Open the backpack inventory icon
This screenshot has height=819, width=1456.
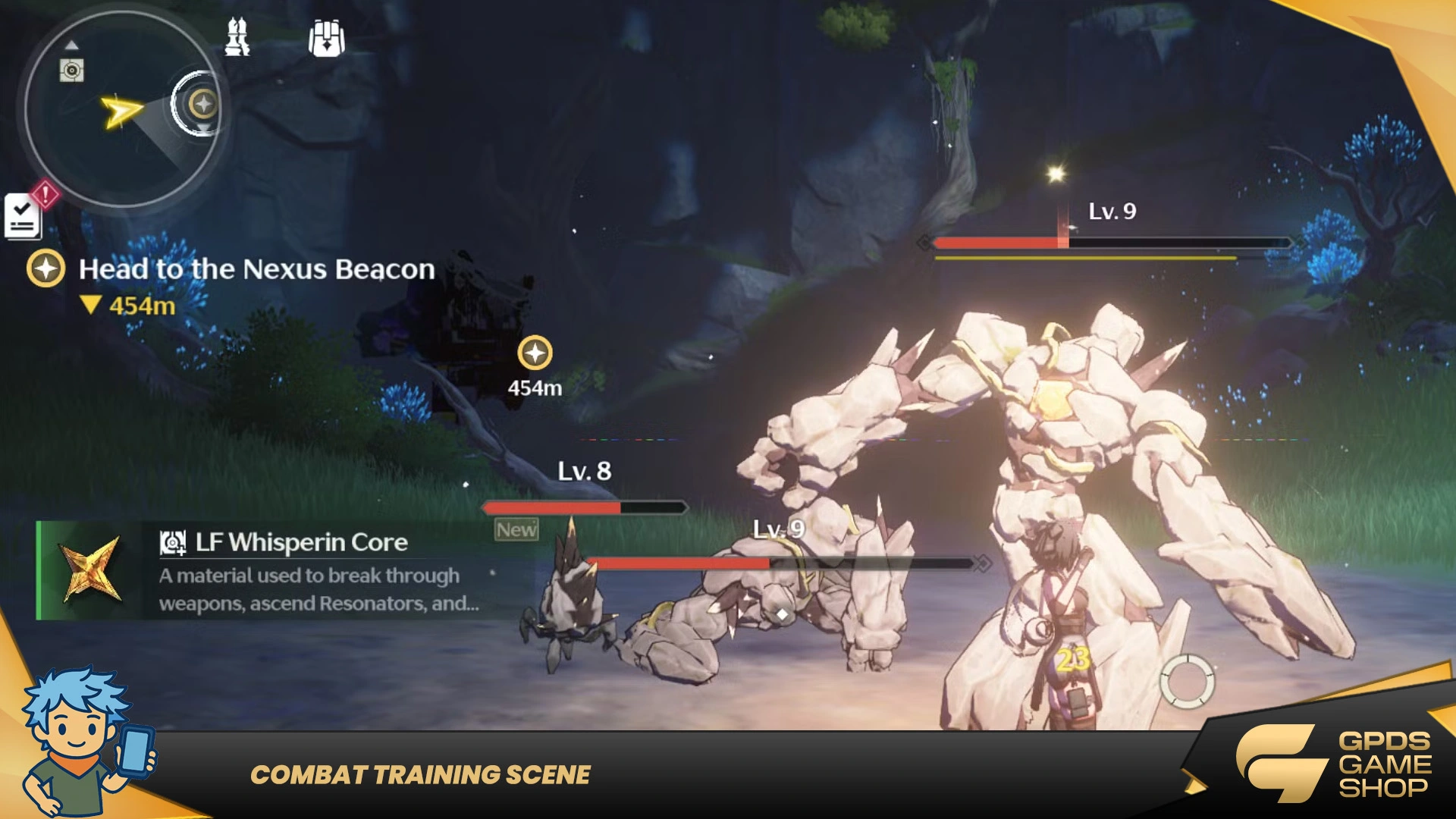tap(327, 37)
